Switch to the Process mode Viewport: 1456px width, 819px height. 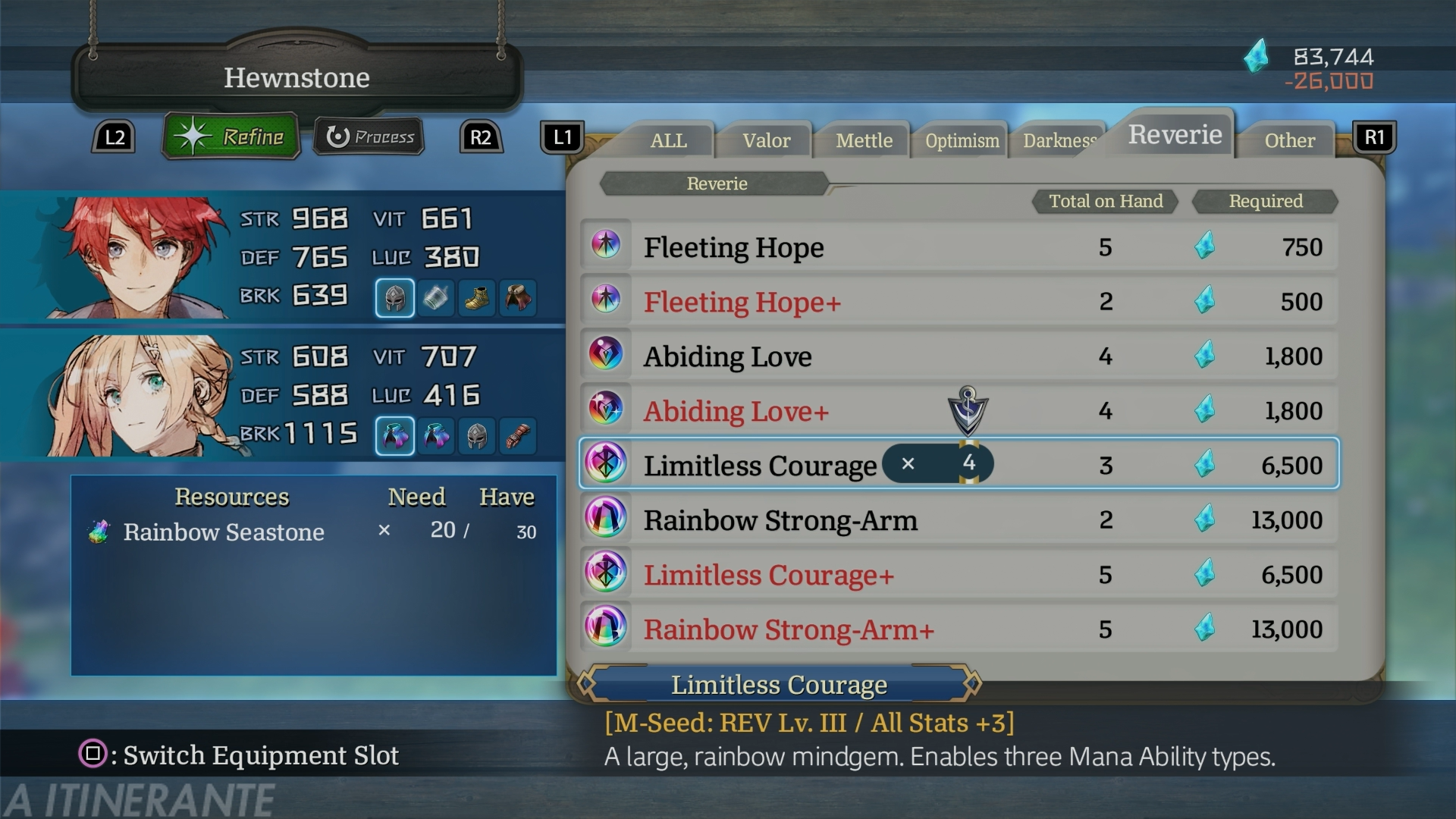[x=369, y=136]
